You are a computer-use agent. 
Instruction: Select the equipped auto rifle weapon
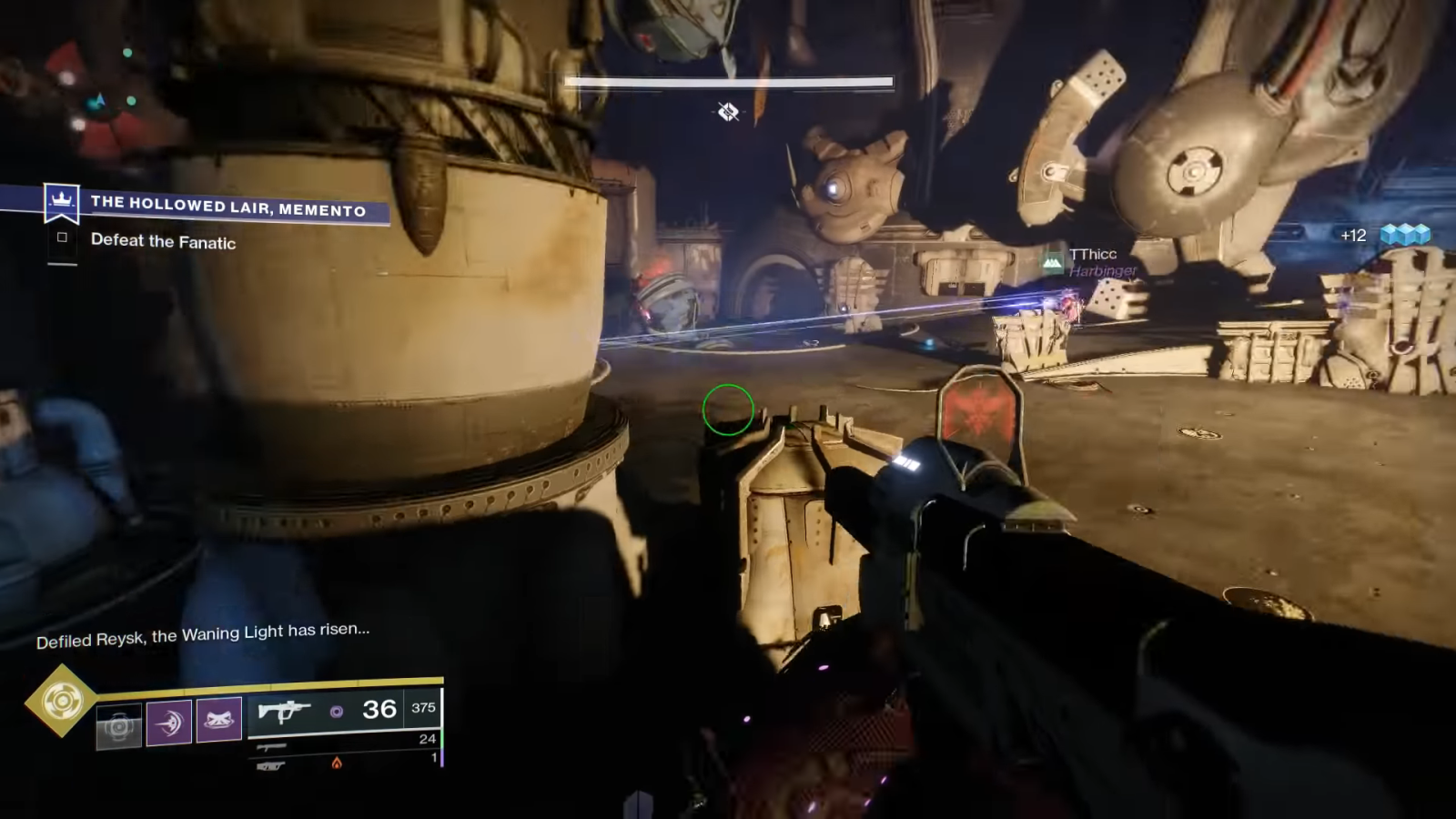(284, 710)
